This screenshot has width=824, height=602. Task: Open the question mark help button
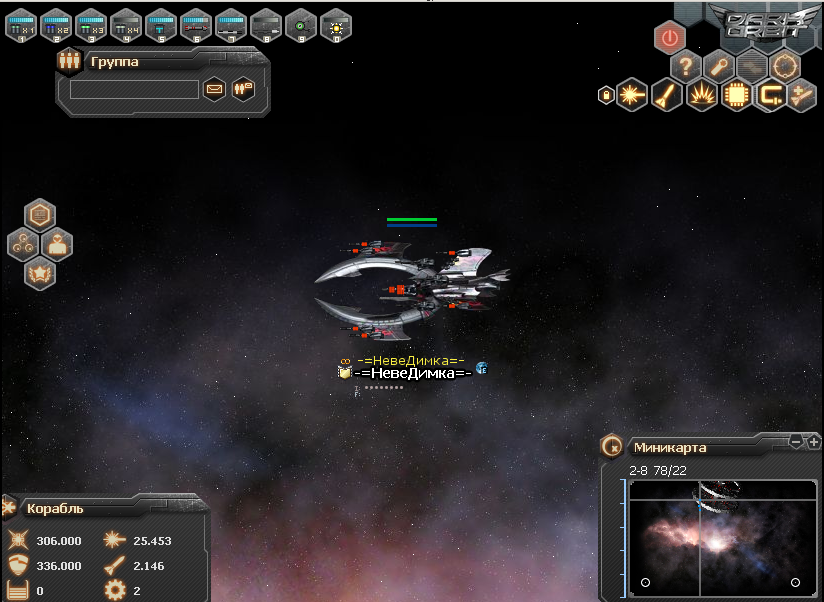(686, 67)
